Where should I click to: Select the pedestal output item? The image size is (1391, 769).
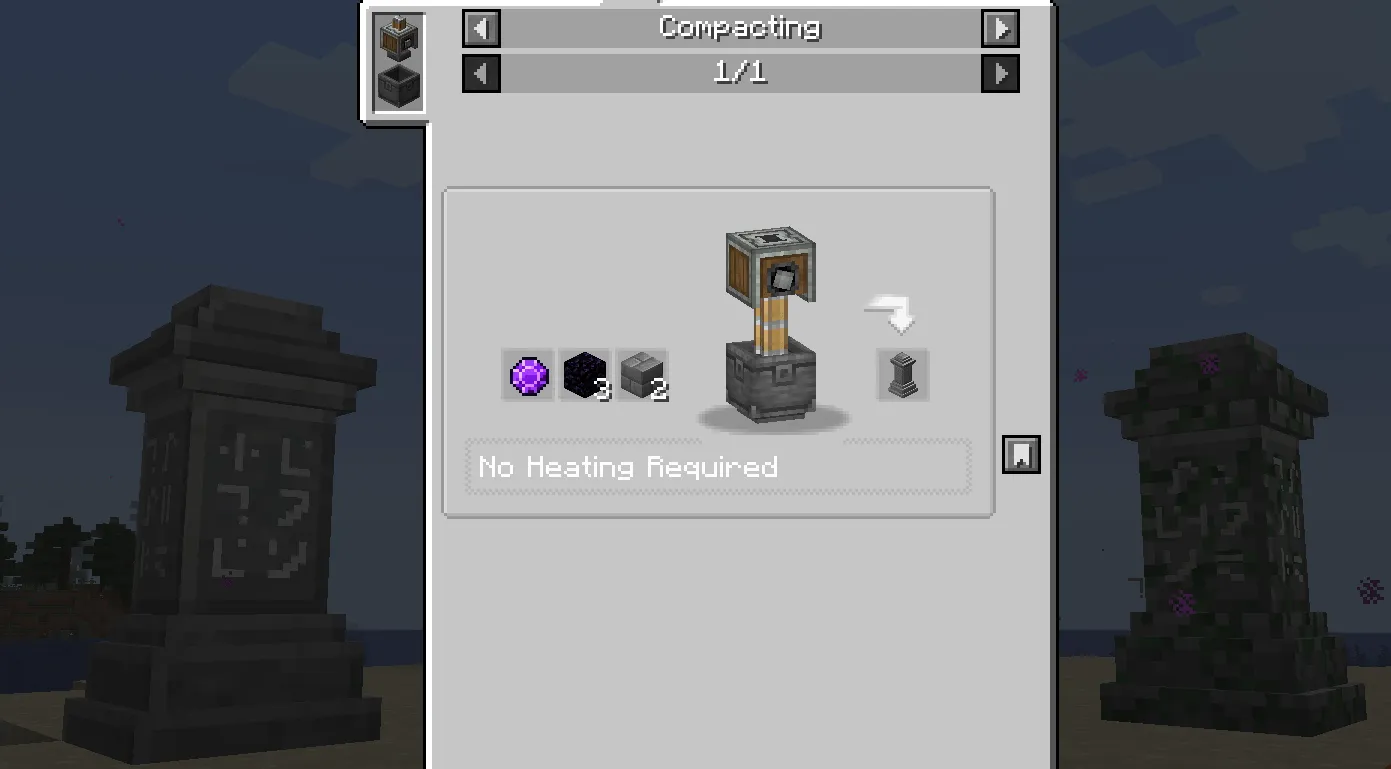[901, 375]
